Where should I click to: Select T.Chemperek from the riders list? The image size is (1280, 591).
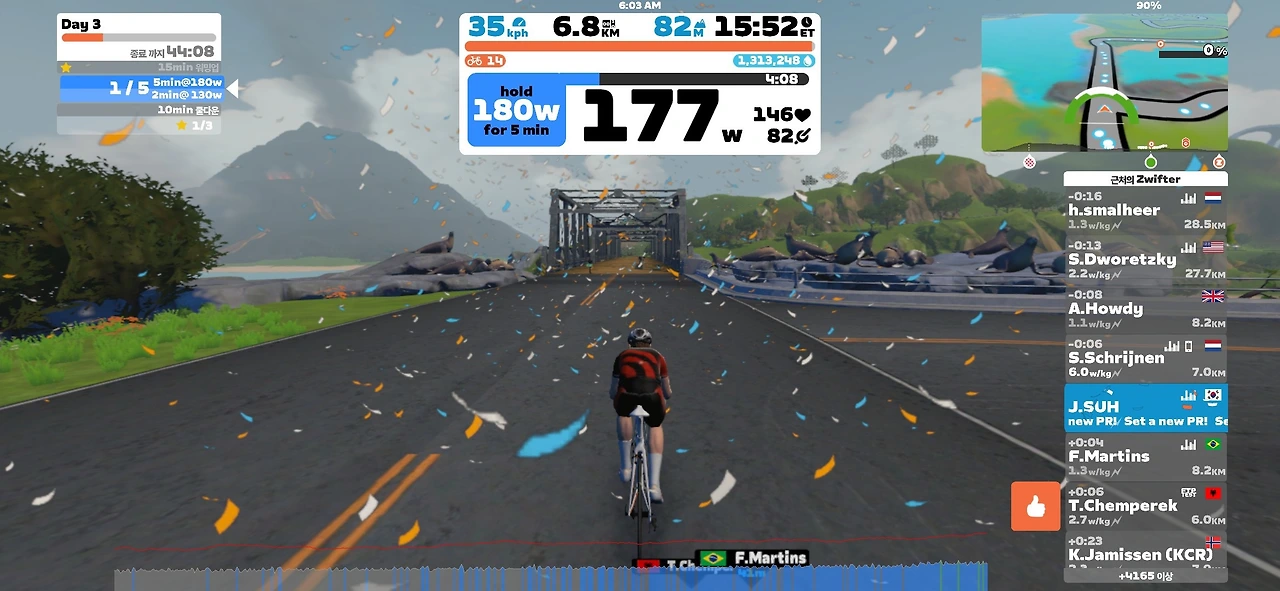(1145, 506)
